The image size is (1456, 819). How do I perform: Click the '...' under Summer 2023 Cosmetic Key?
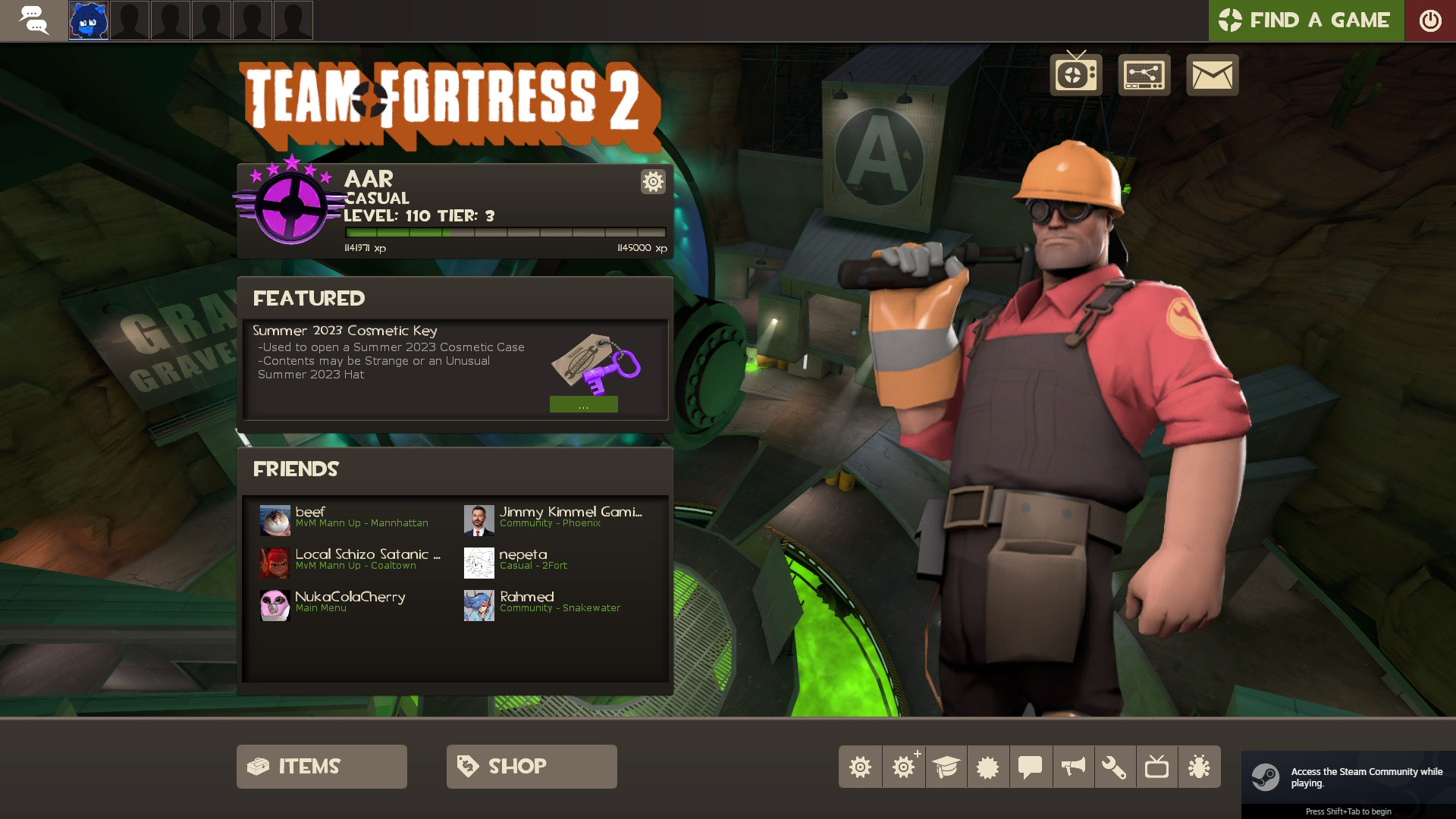click(584, 404)
